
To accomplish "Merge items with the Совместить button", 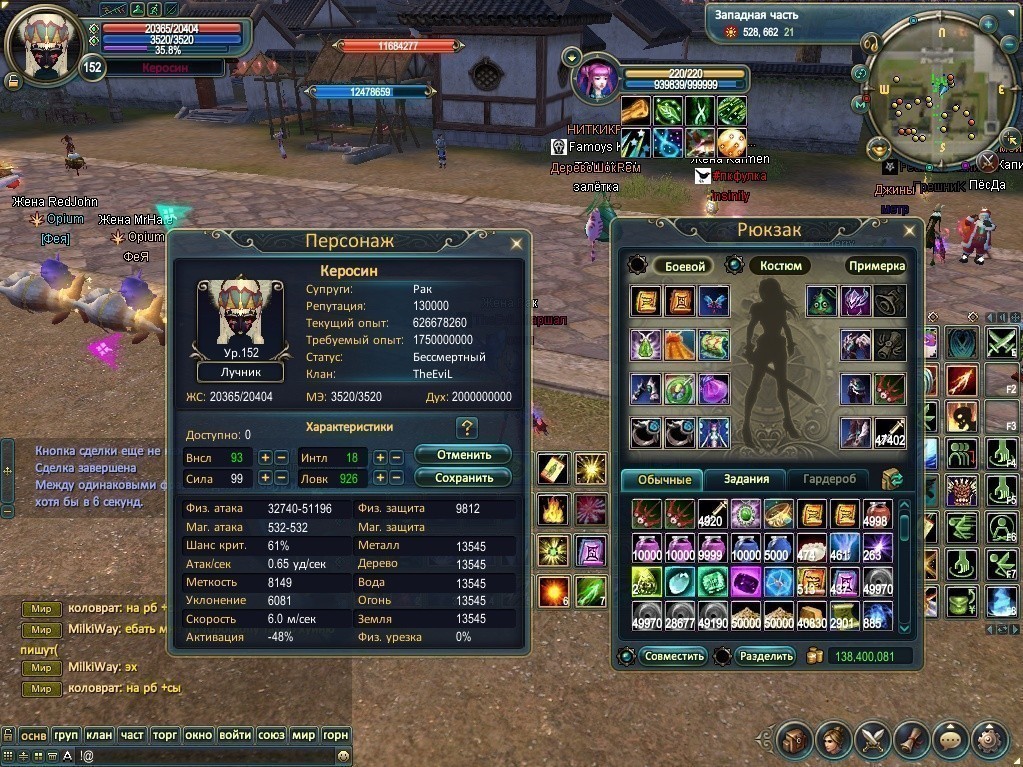I will 673,656.
